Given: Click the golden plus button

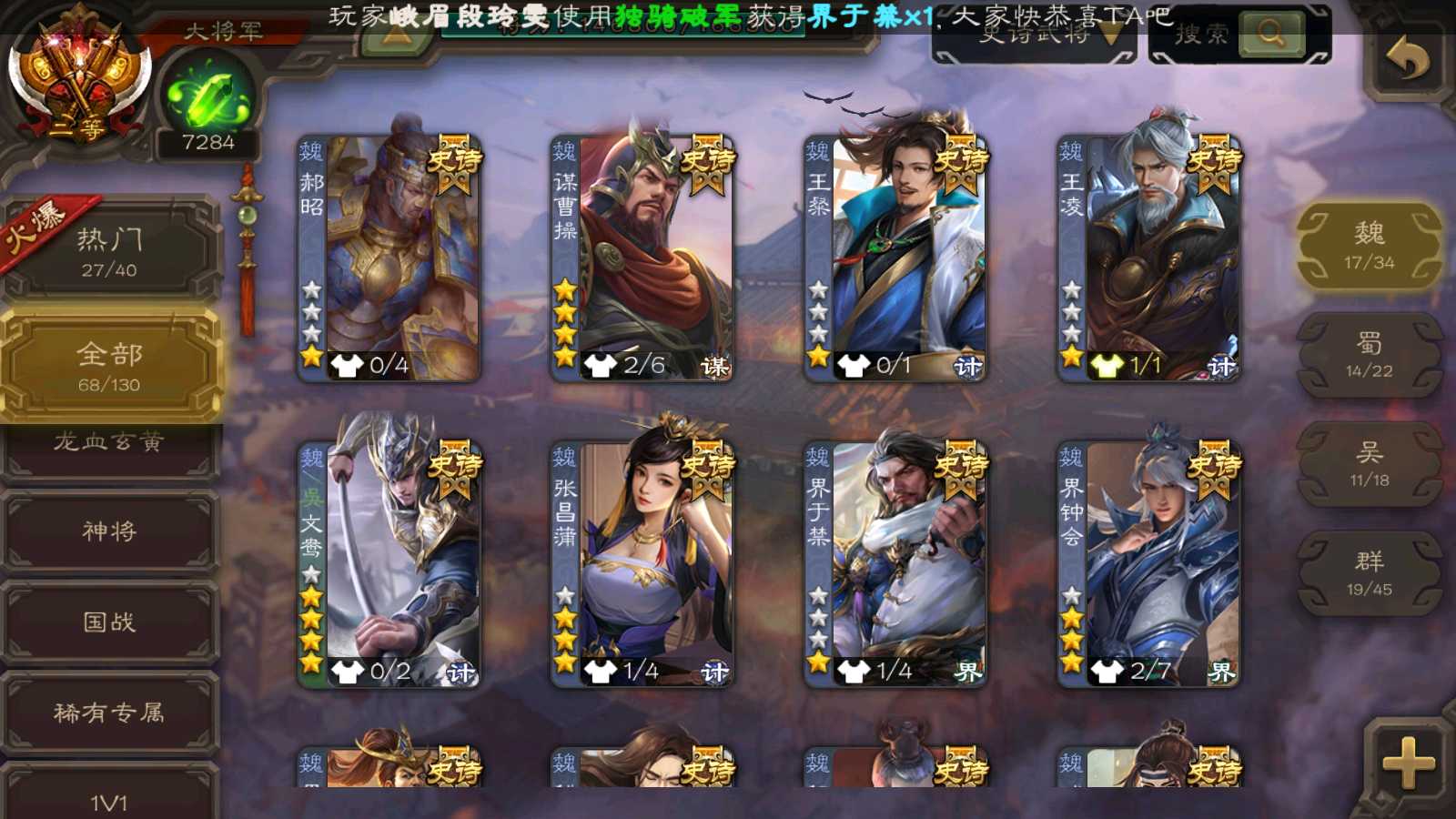Looking at the screenshot, I should pos(1407,763).
